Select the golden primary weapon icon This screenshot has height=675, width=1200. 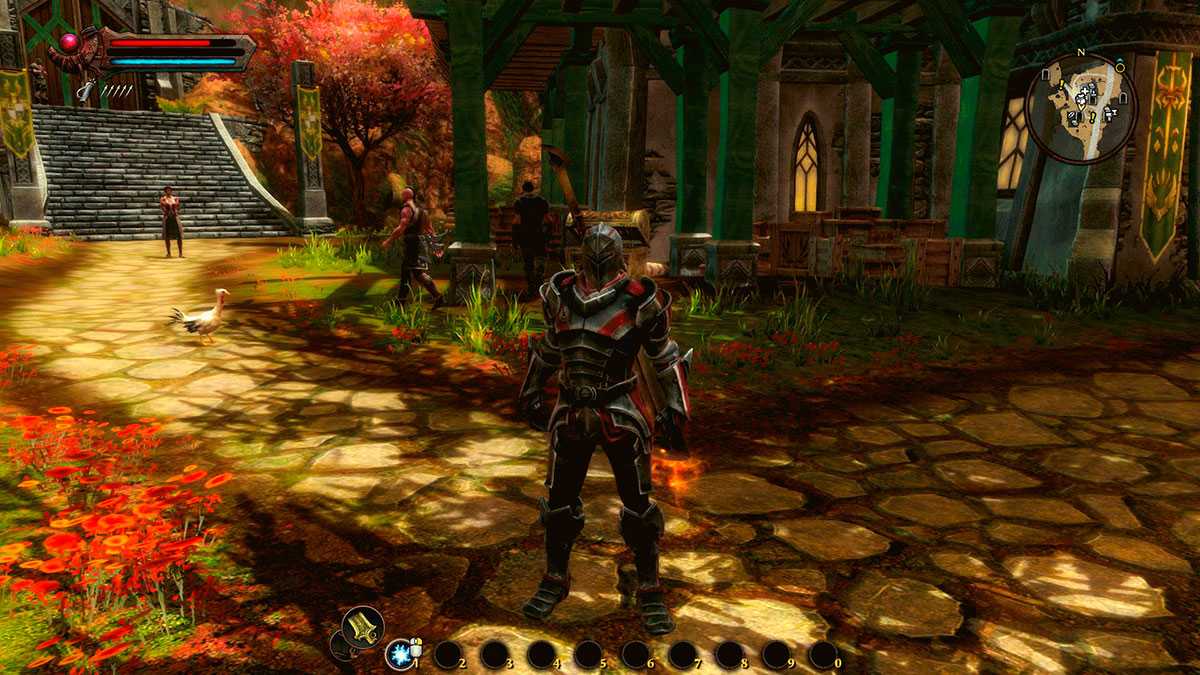pos(362,627)
